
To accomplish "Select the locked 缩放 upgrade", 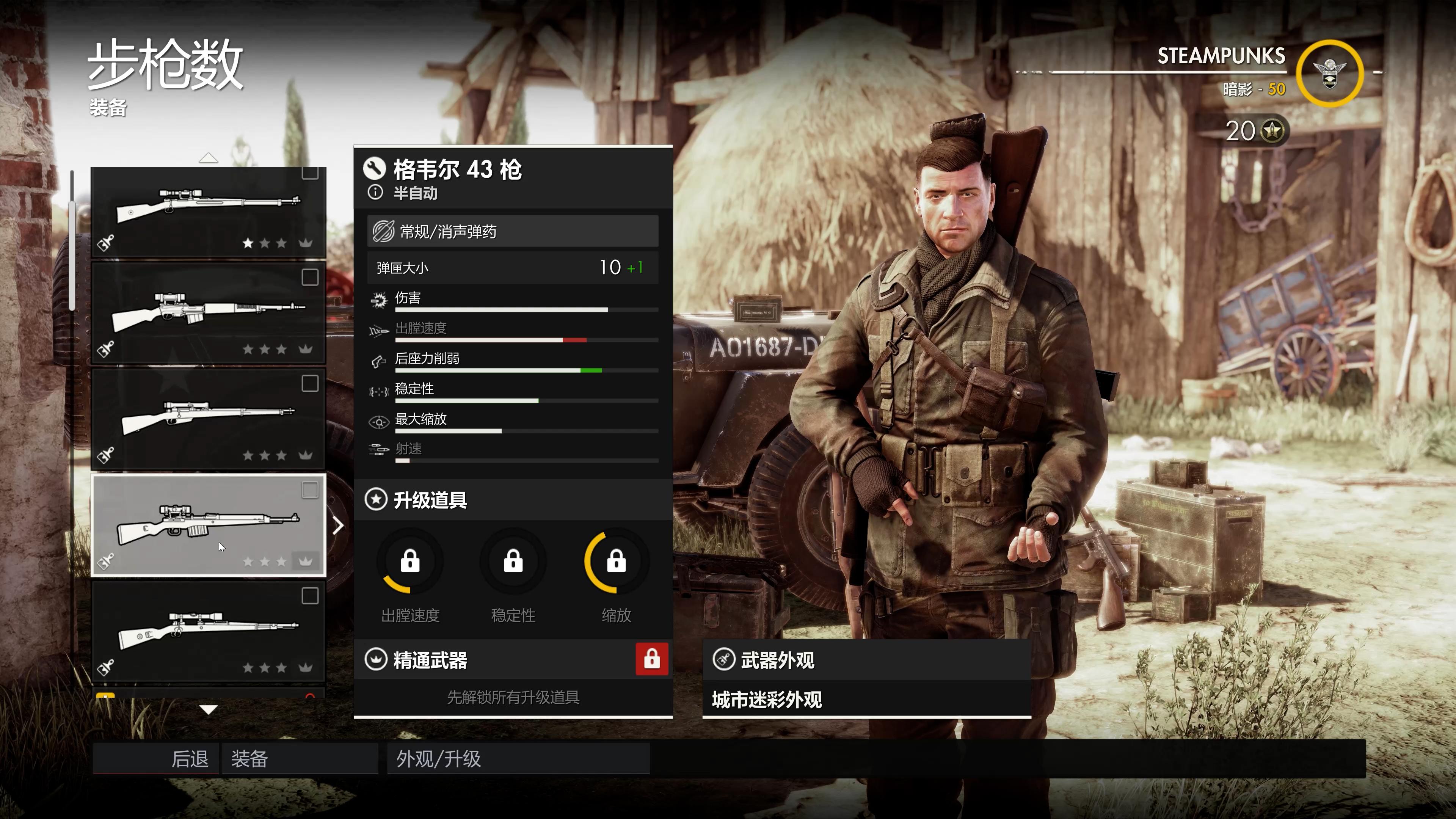I will tap(616, 562).
